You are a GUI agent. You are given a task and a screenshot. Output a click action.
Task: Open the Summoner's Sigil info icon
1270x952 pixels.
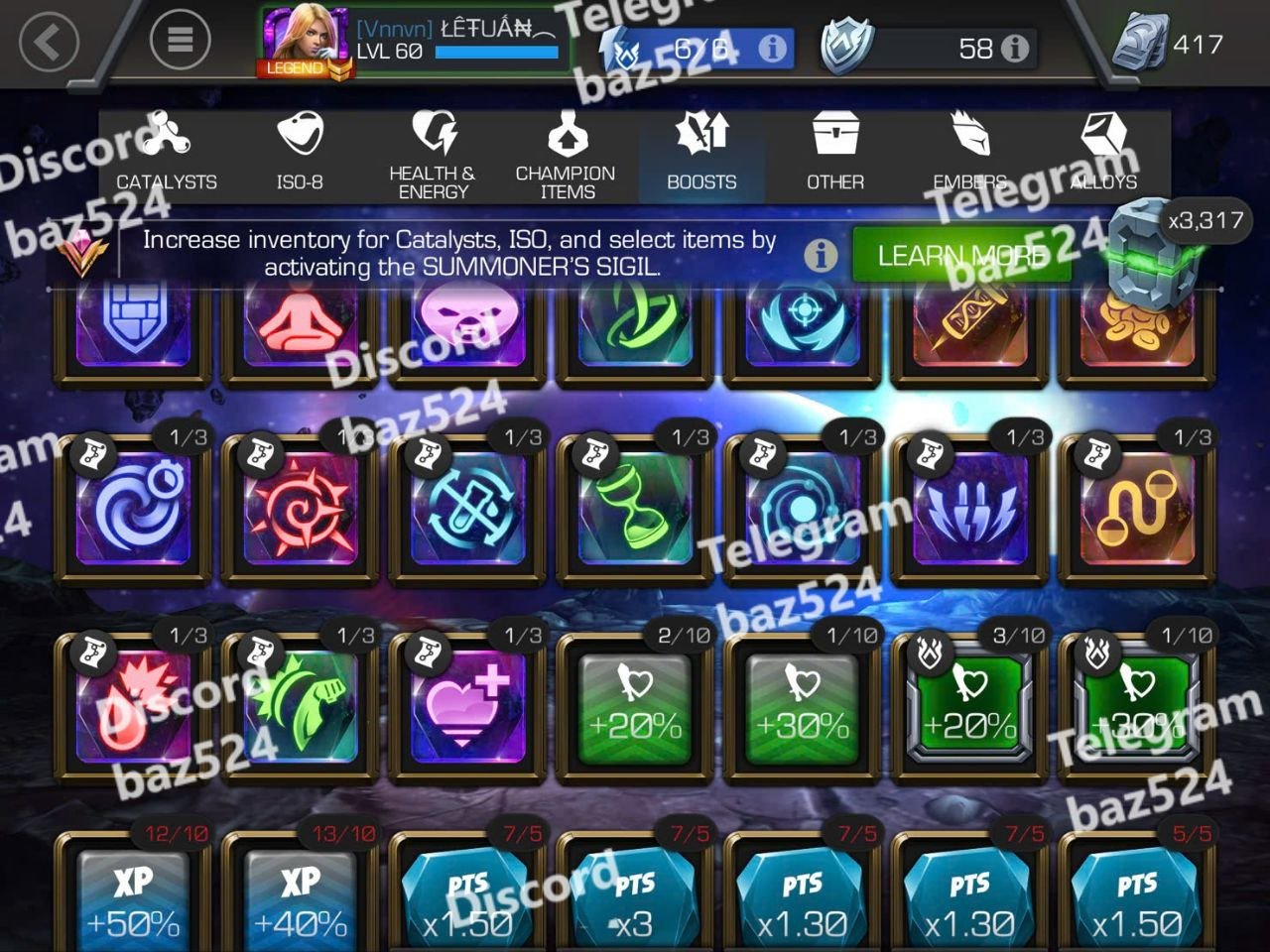pyautogui.click(x=820, y=256)
